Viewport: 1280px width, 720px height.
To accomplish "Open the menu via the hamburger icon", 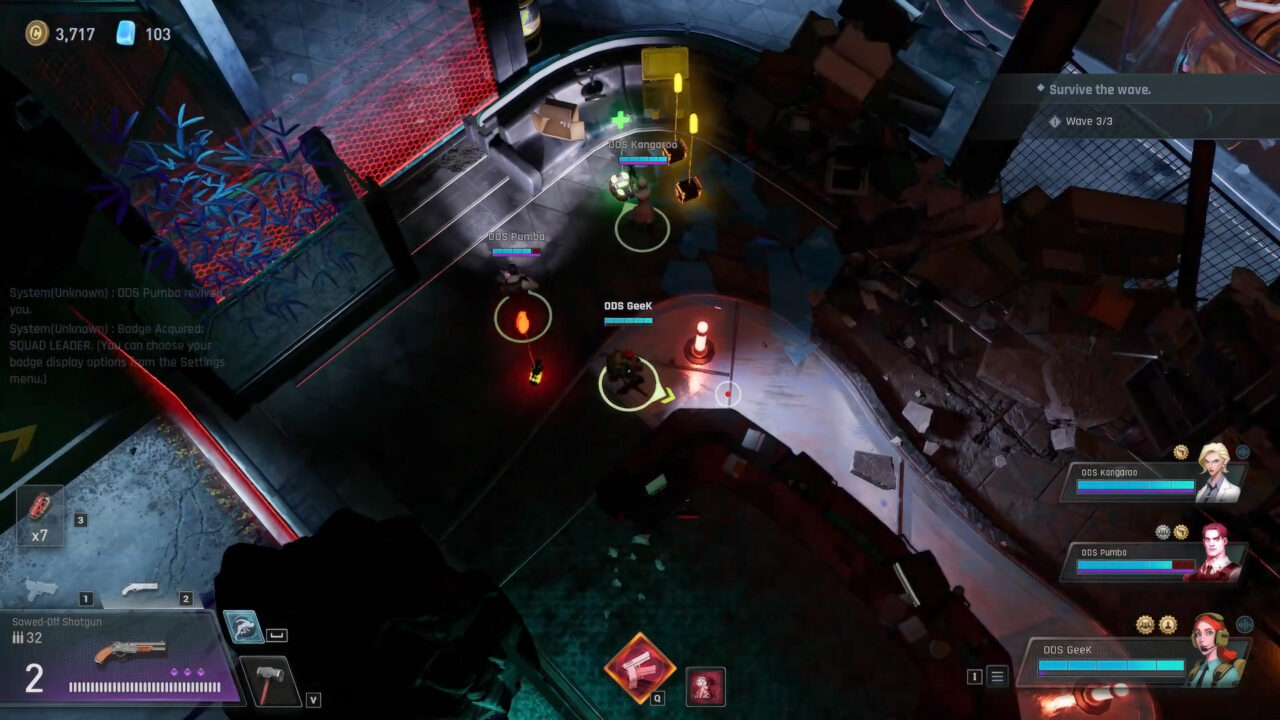I will click(x=995, y=676).
